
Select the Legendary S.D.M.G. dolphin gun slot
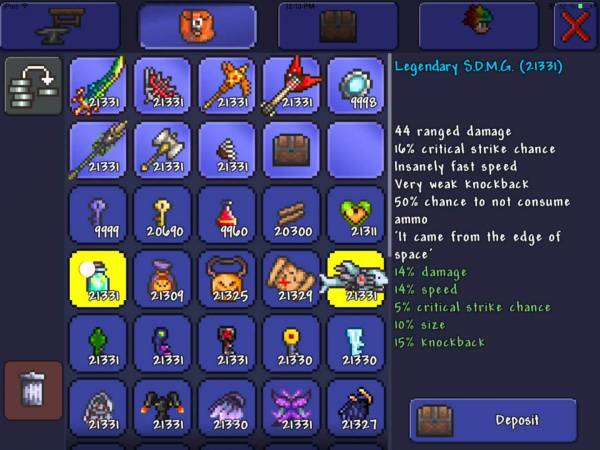(356, 278)
